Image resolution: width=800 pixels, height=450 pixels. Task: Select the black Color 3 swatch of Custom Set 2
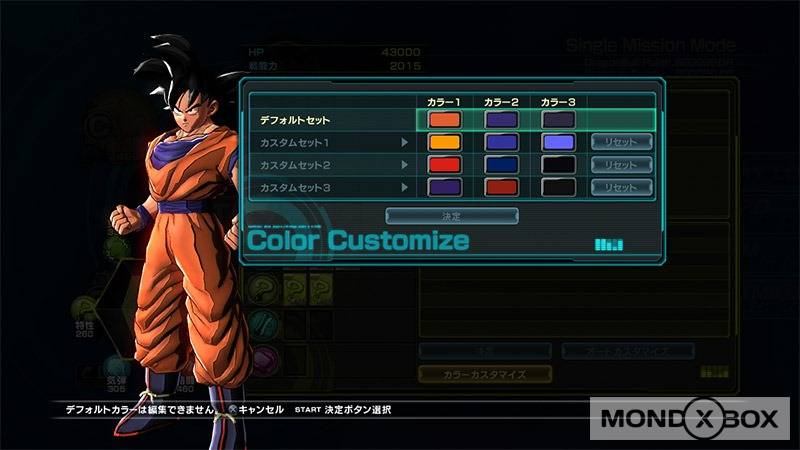(558, 164)
